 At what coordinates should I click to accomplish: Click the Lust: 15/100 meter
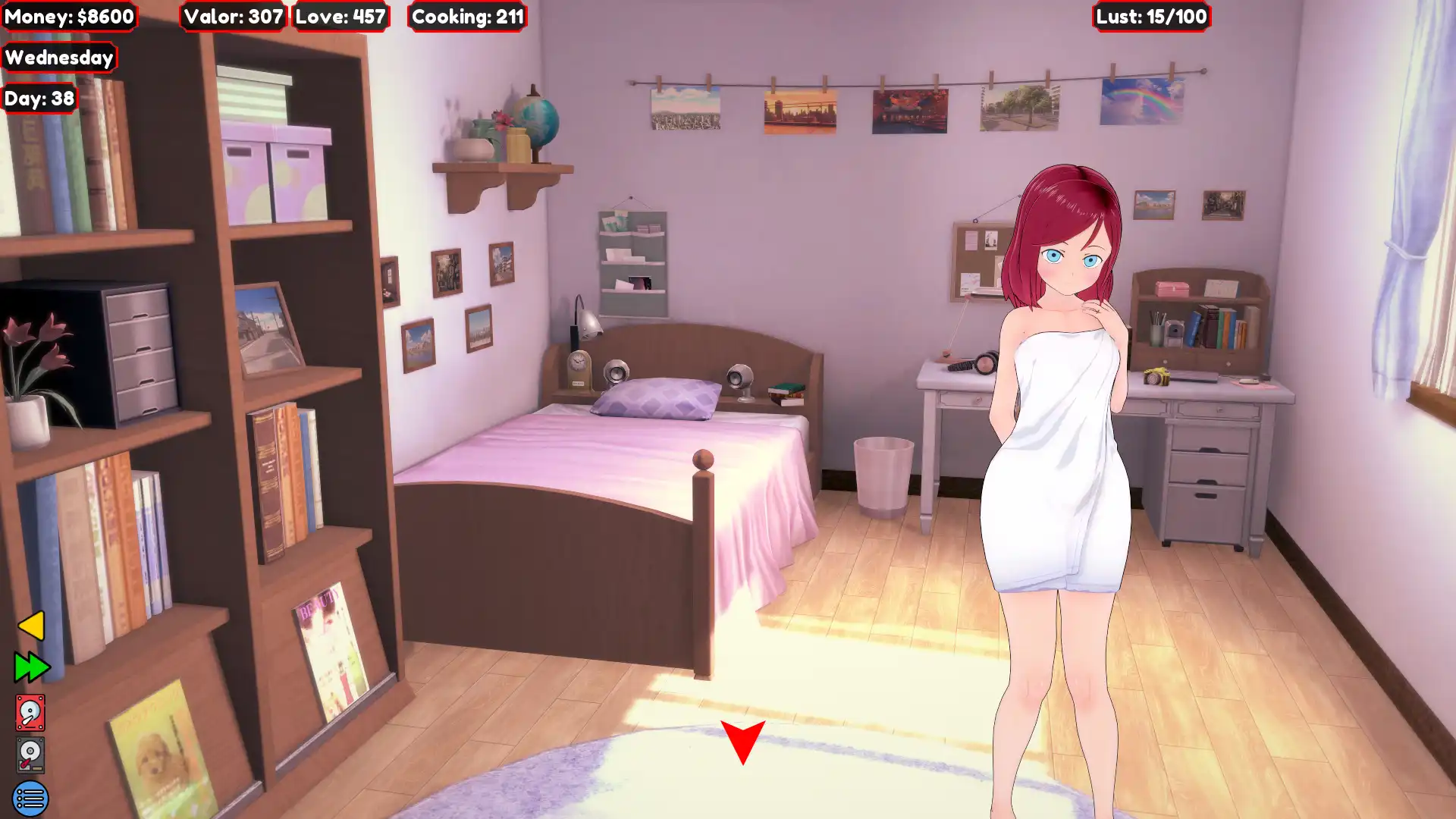1150,14
